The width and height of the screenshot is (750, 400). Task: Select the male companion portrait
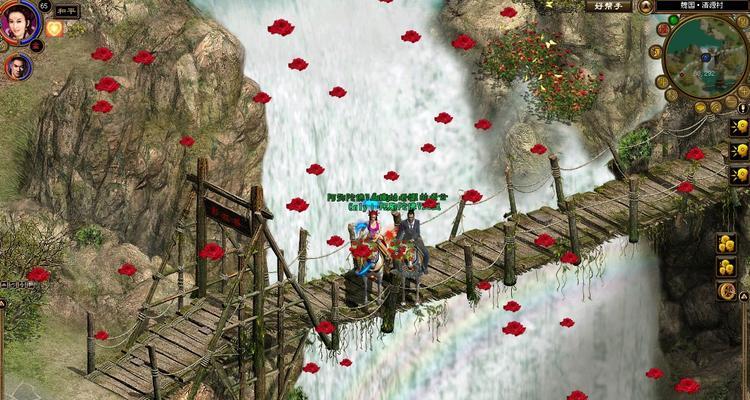17,66
